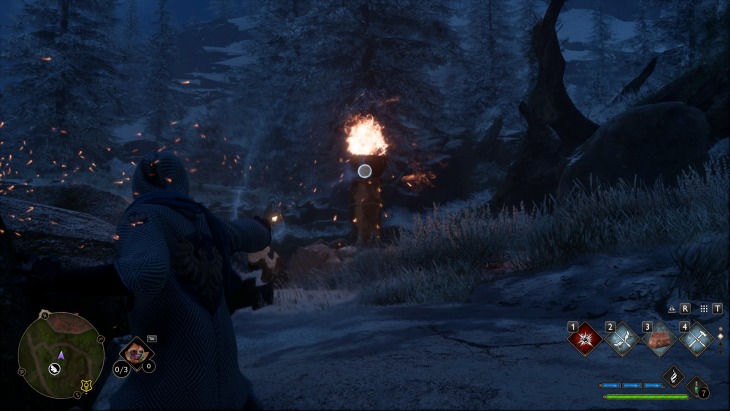Choose the red chest spell in slot 3
The width and height of the screenshot is (730, 411).
tap(660, 339)
